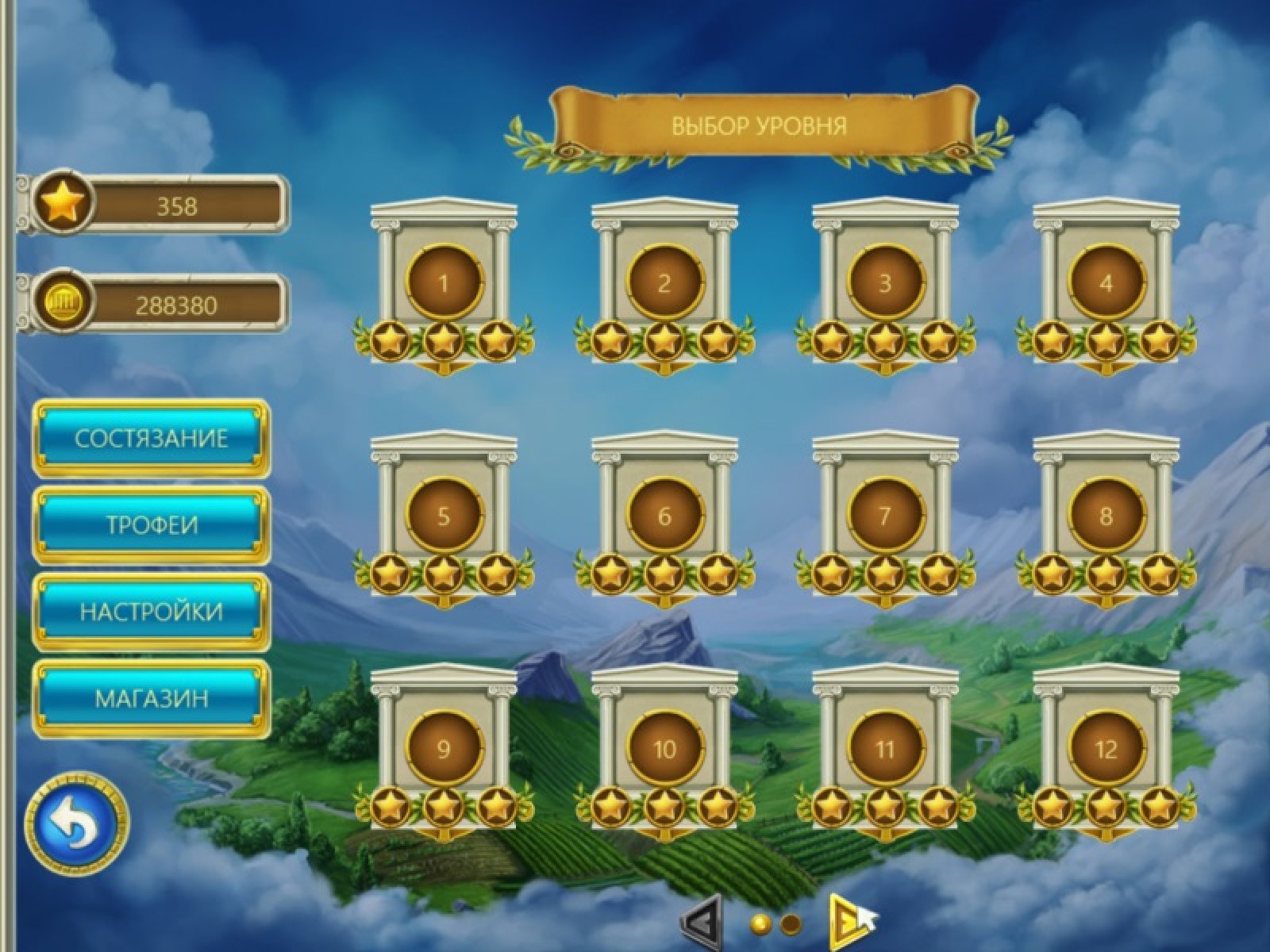The width and height of the screenshot is (1270, 952).
Task: Choose level 3
Action: [x=885, y=283]
